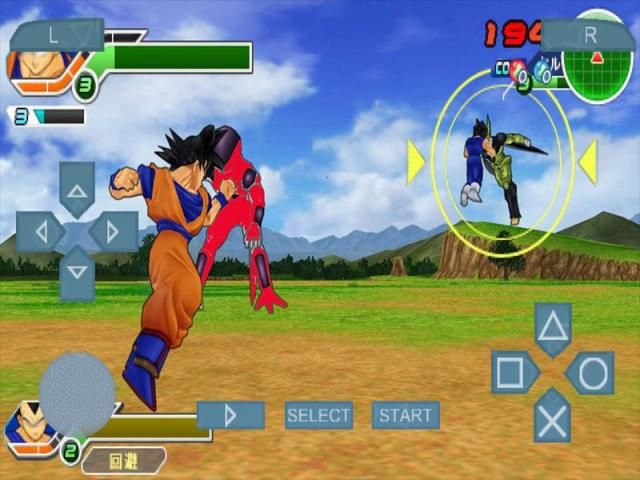Tap the R shoulder button overlay
The height and width of the screenshot is (480, 640).
pos(589,35)
